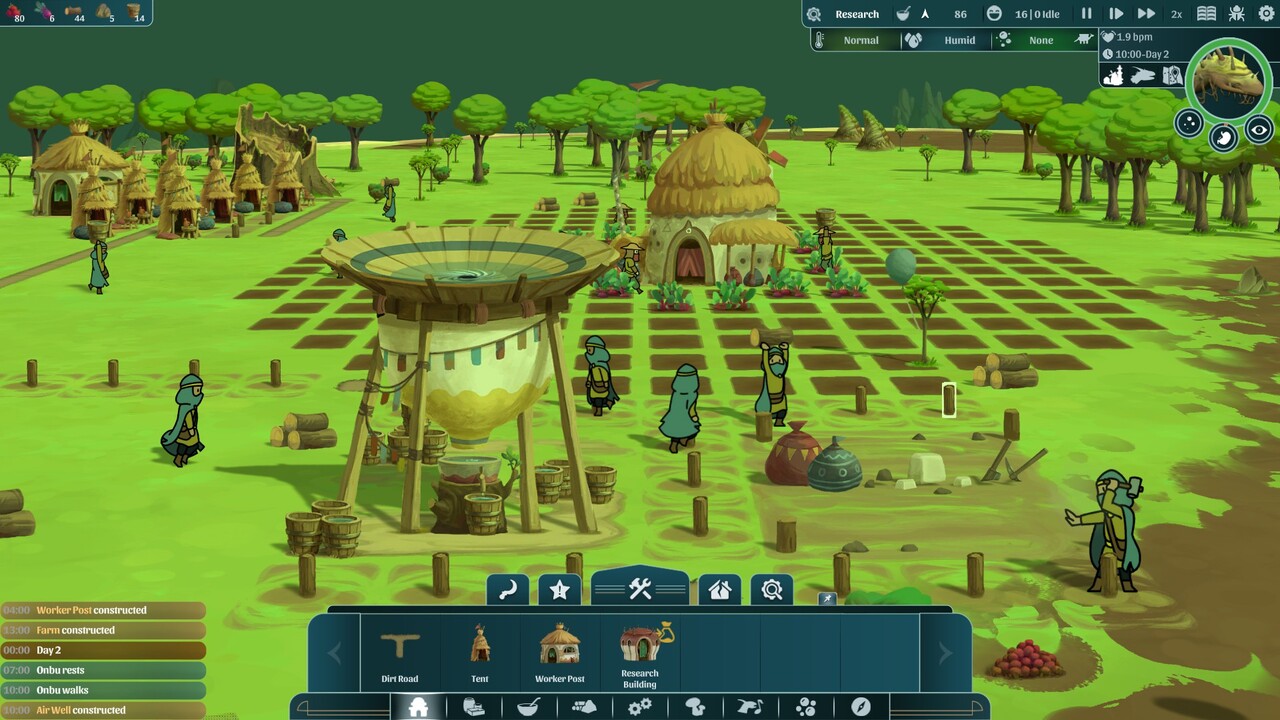Screen dimensions: 1280x720
Task: Pick the Research Building
Action: click(x=640, y=655)
